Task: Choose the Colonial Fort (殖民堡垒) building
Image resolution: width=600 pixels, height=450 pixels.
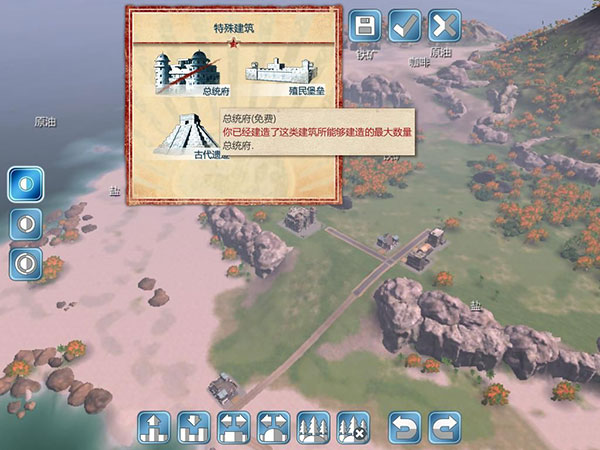Action: pyautogui.click(x=279, y=73)
